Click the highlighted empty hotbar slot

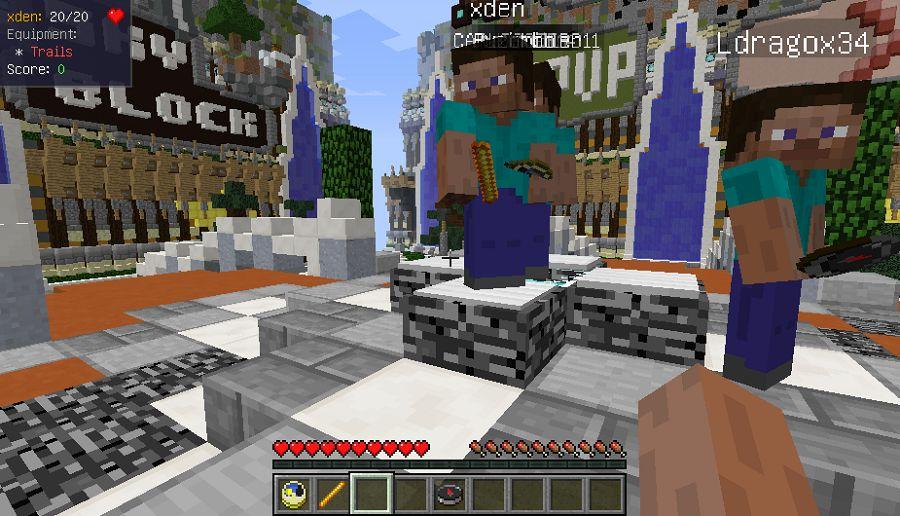pos(371,494)
